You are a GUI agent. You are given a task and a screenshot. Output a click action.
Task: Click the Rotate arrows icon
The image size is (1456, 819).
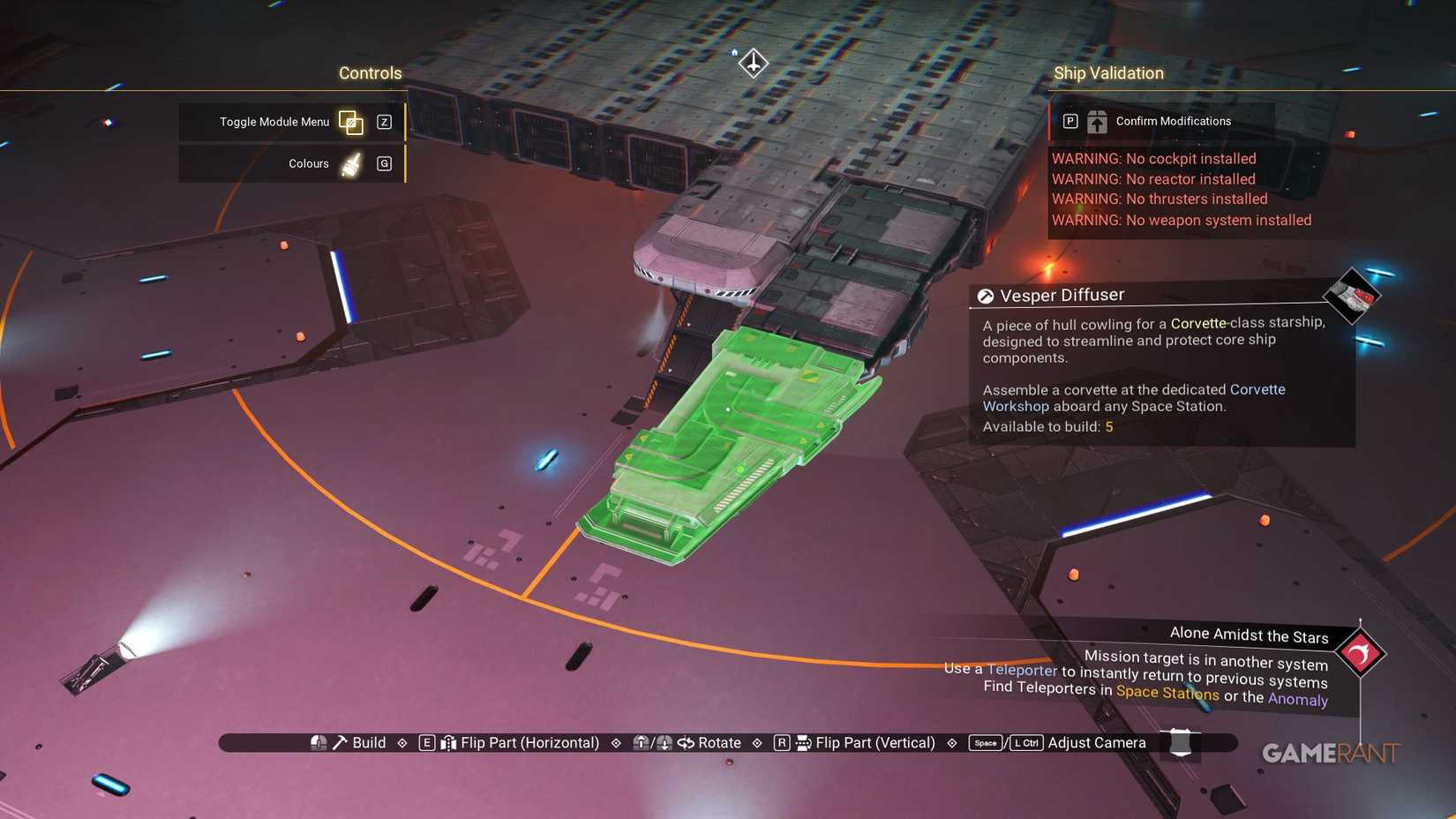click(687, 742)
